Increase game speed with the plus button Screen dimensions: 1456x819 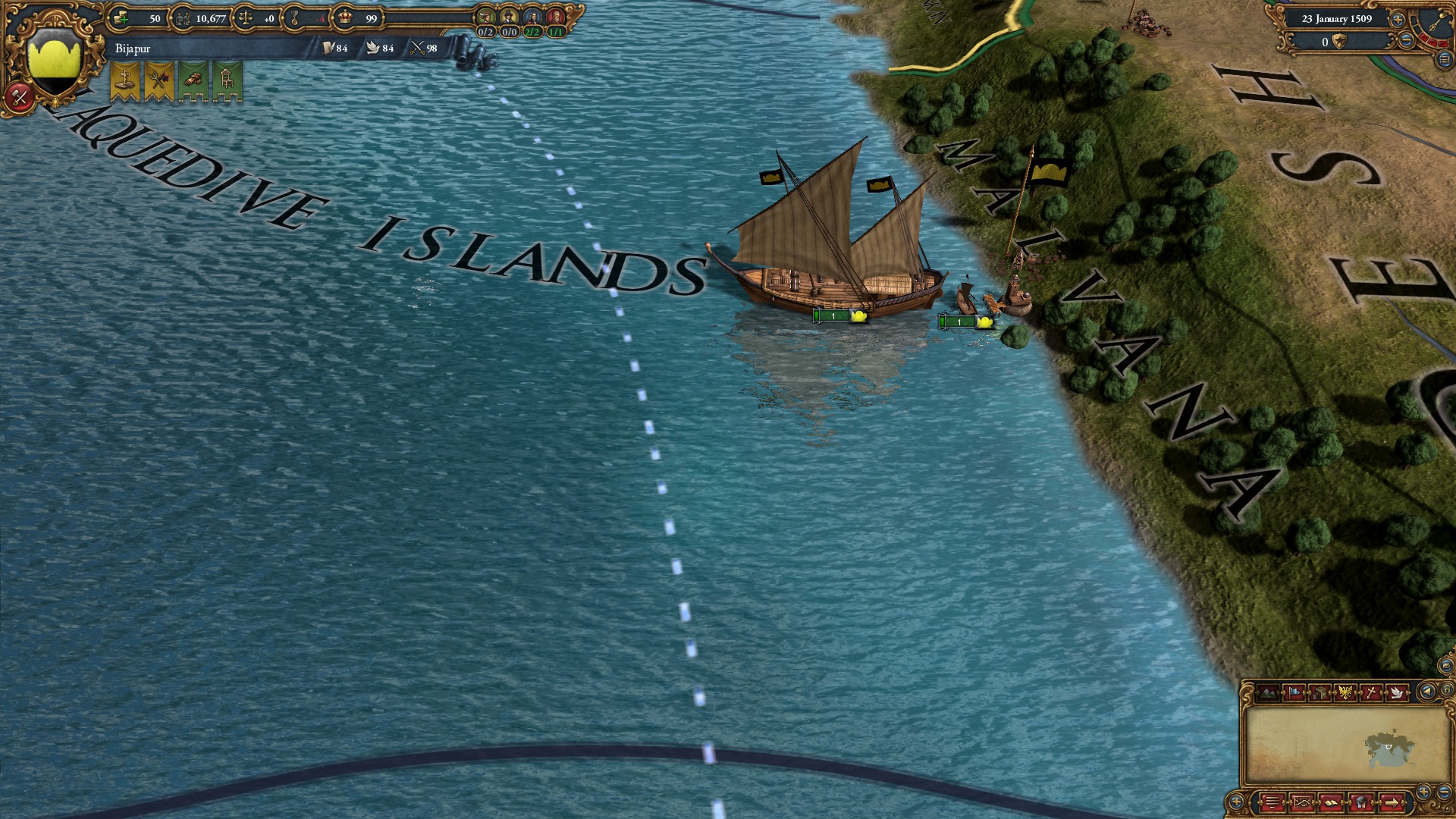click(x=1398, y=20)
